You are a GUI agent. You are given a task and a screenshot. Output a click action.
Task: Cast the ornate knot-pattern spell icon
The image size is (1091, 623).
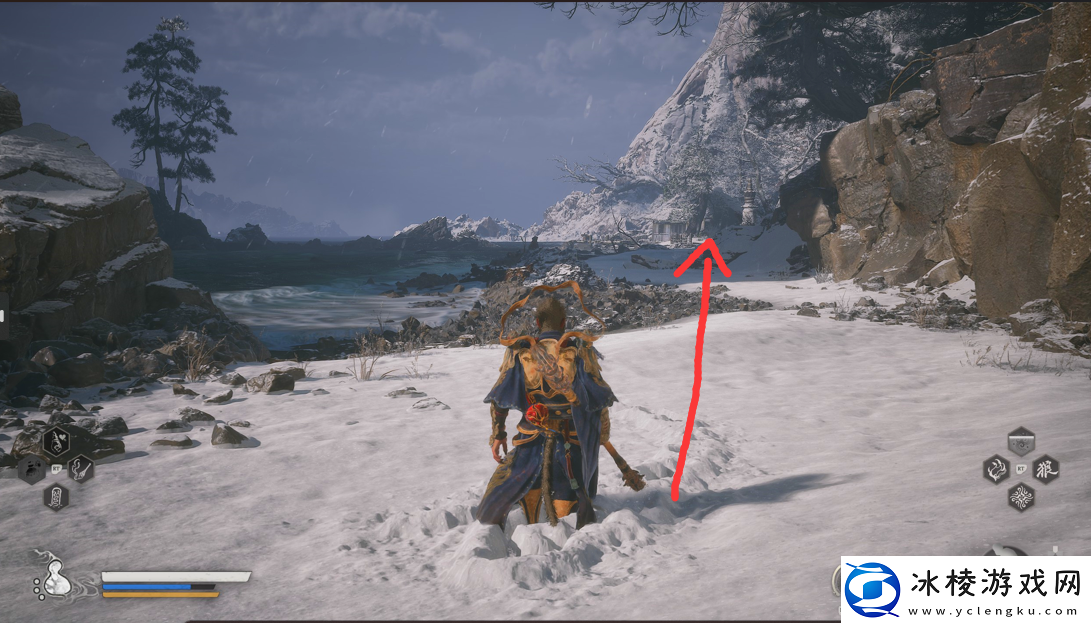point(1021,495)
